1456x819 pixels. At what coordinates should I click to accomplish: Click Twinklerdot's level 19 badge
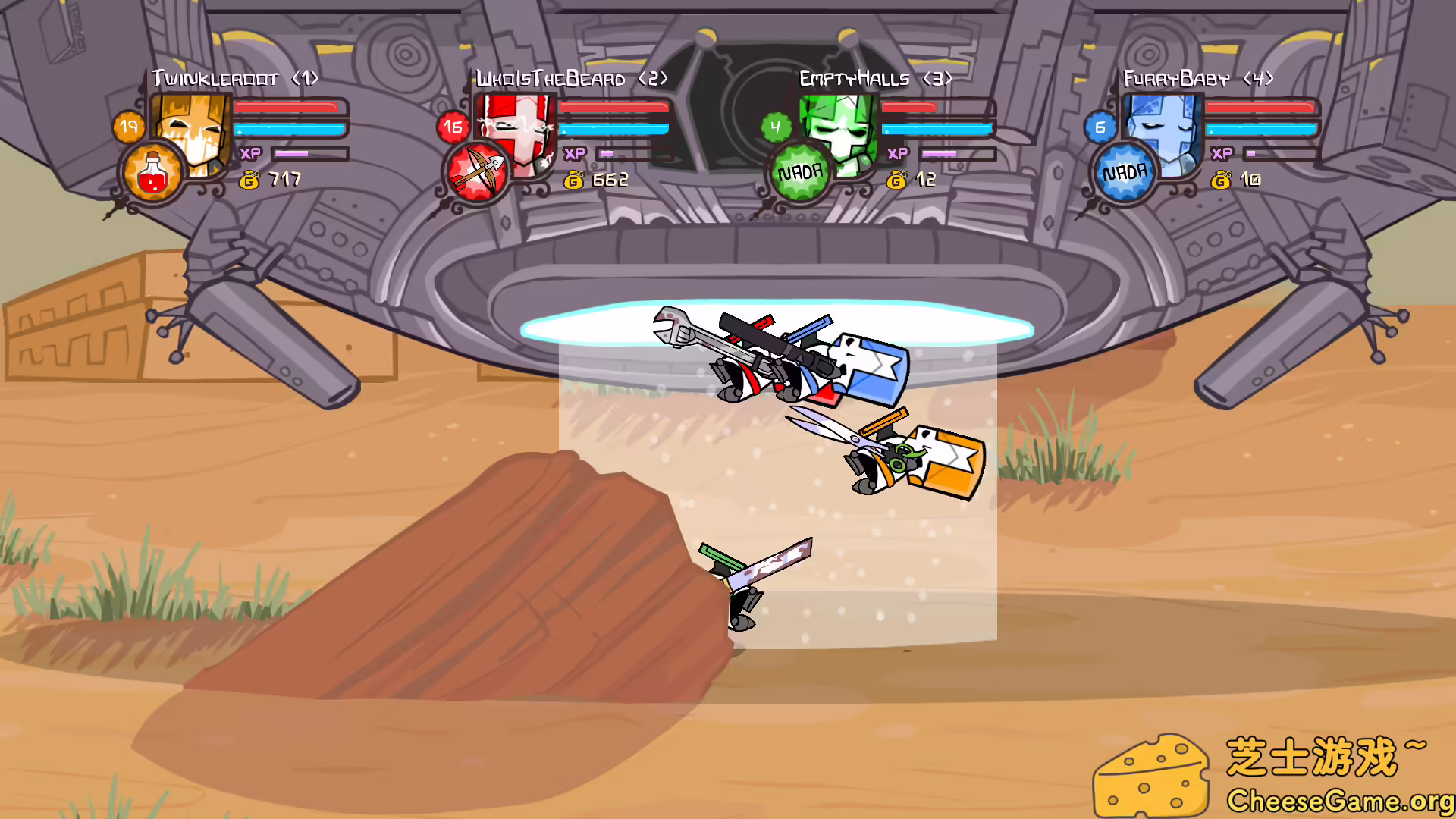pos(130,126)
